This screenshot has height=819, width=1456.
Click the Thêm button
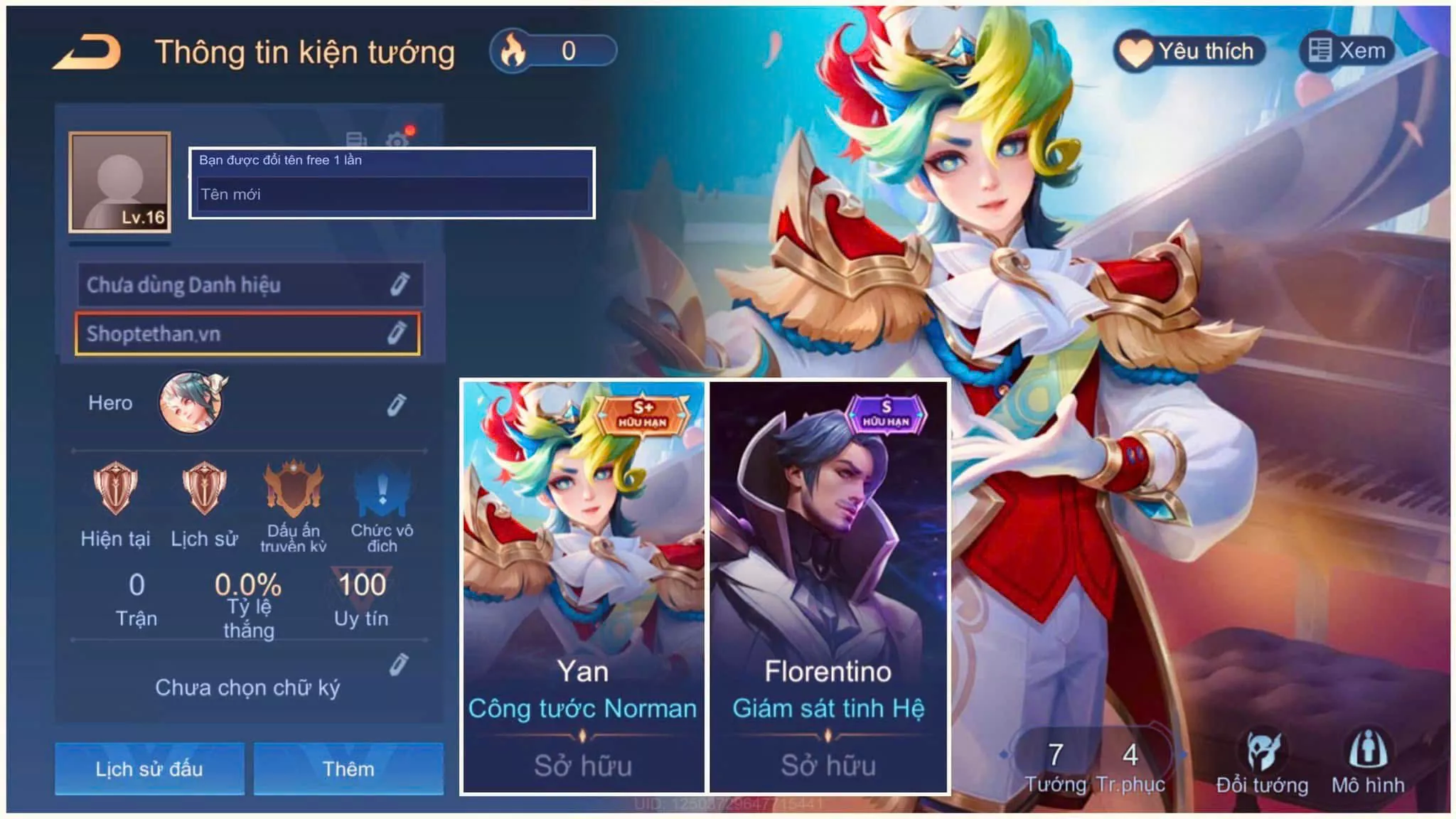pyautogui.click(x=348, y=769)
